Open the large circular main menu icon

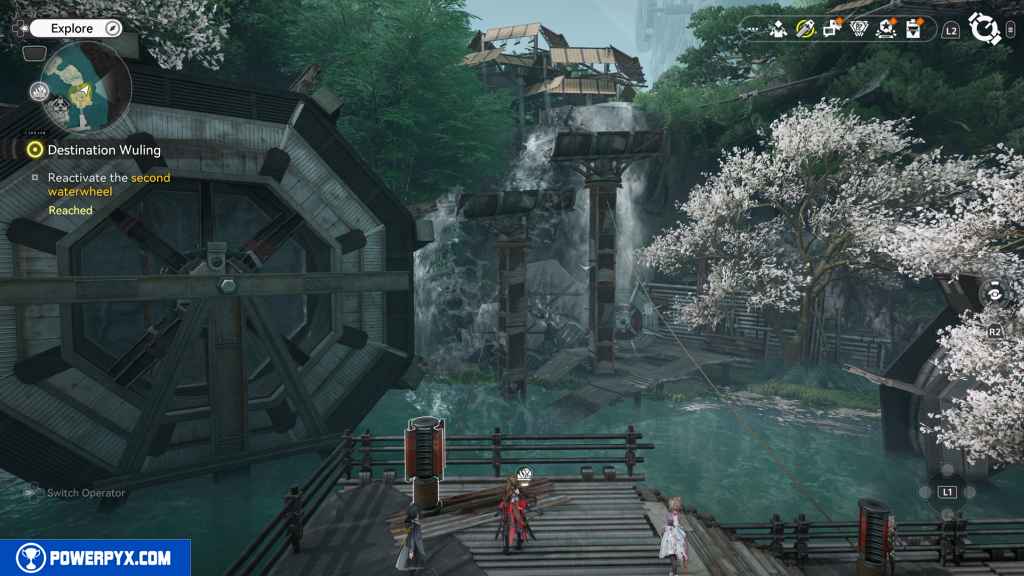click(x=985, y=29)
